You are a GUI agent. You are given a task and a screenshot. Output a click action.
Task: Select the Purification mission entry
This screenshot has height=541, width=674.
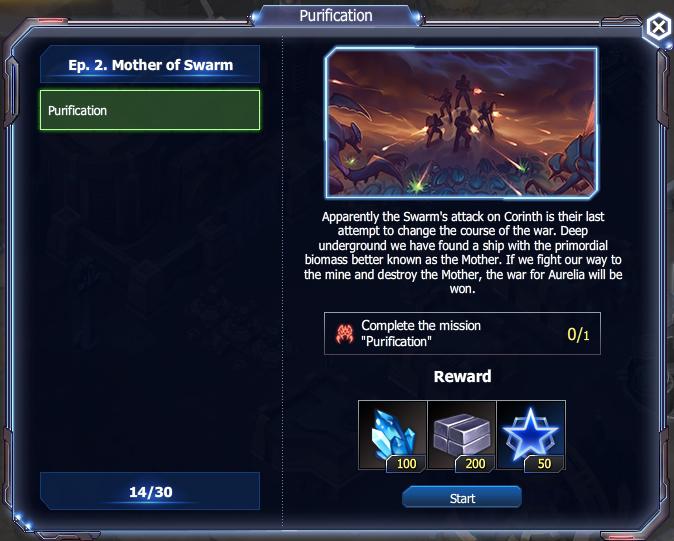tap(150, 110)
